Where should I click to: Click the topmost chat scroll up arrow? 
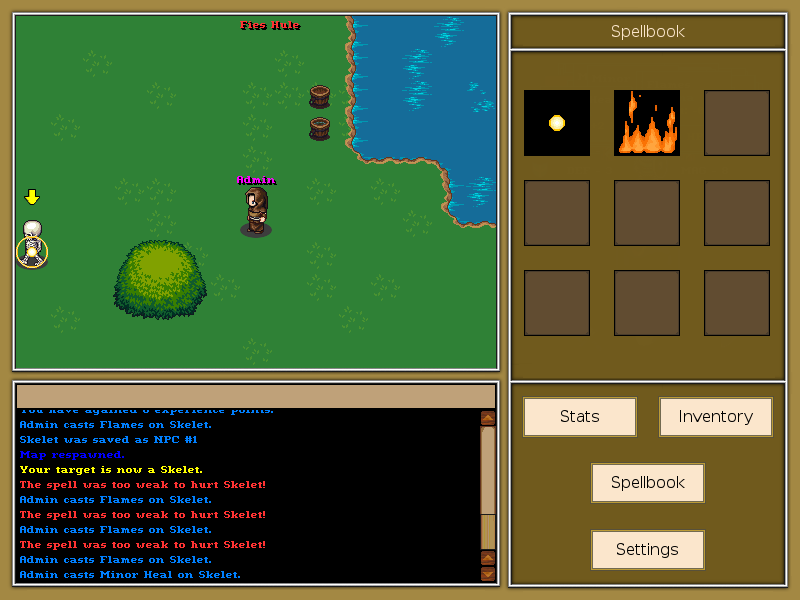click(x=488, y=418)
